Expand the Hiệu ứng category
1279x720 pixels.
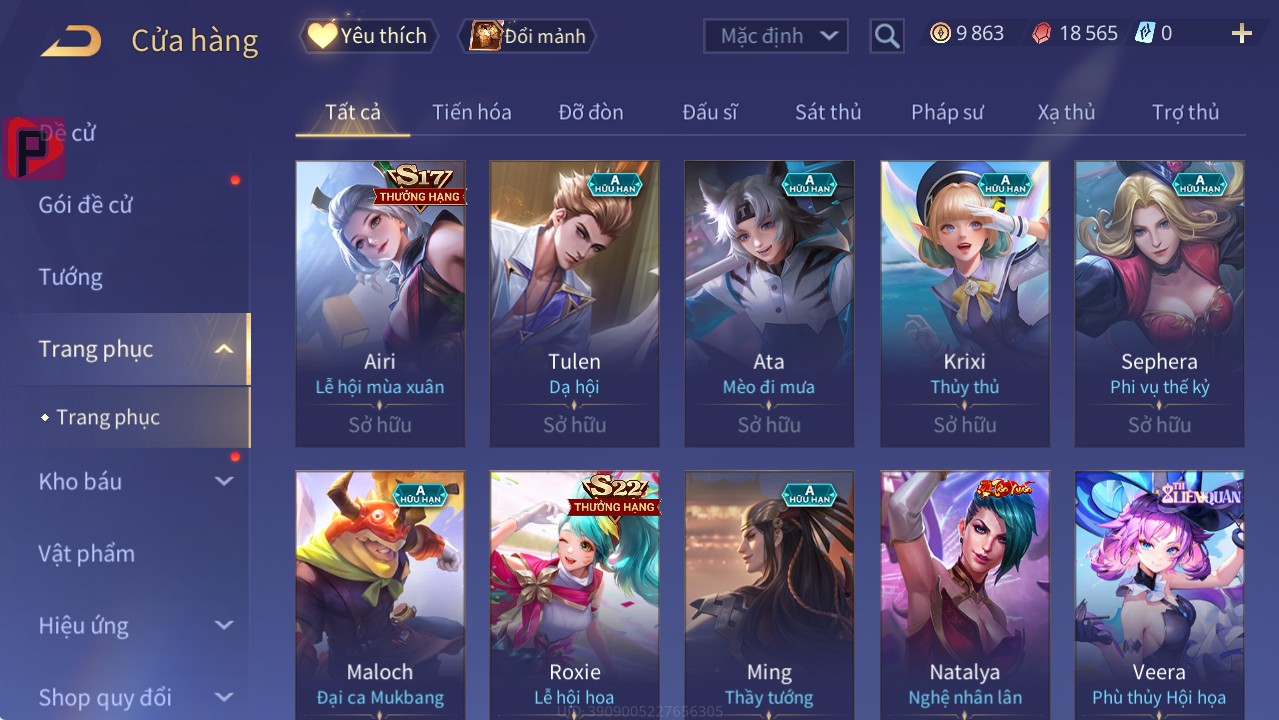point(135,626)
